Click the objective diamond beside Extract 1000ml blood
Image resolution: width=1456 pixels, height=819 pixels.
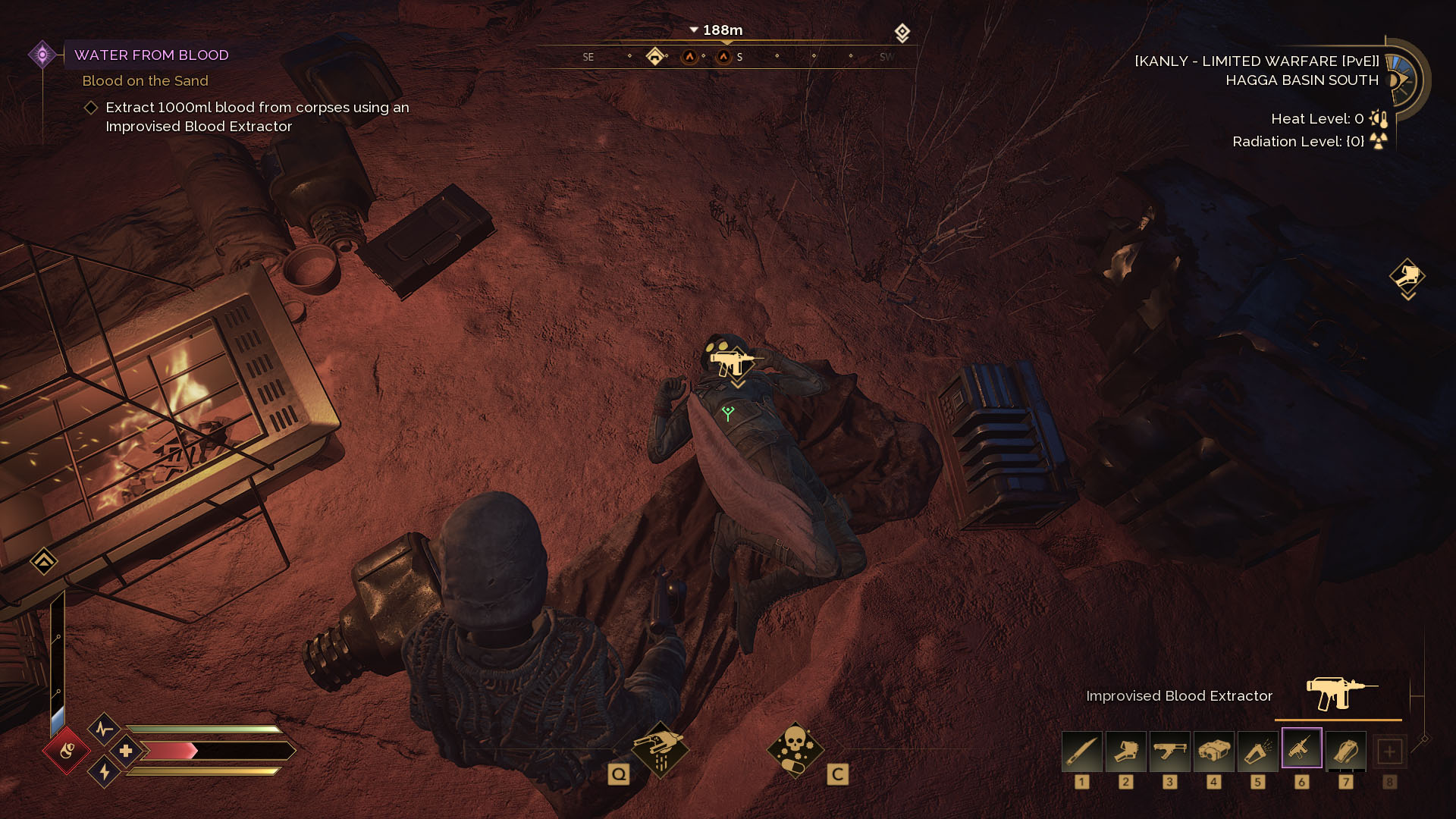[x=90, y=108]
